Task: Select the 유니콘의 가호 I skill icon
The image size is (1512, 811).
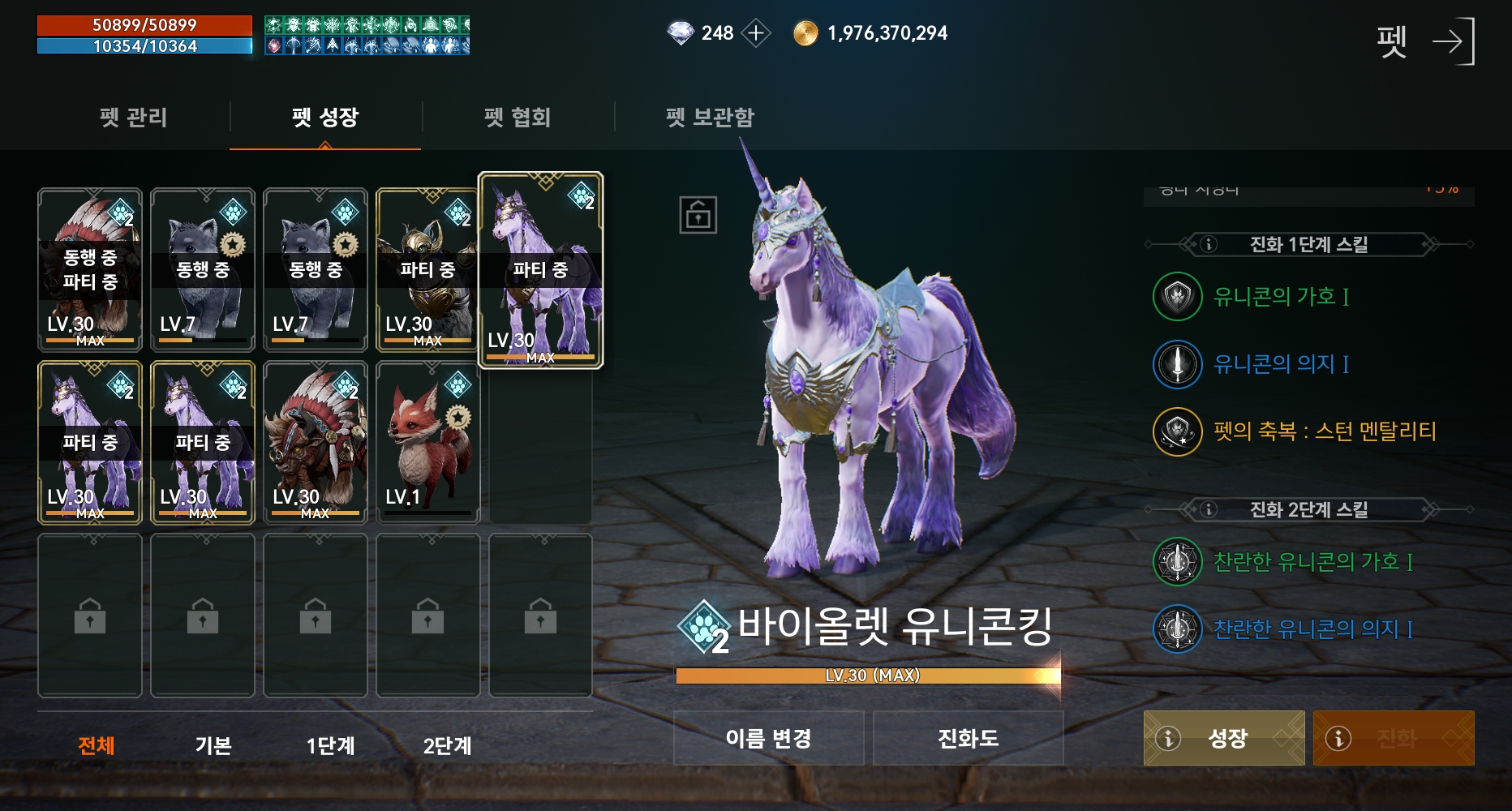Action: pos(1176,297)
